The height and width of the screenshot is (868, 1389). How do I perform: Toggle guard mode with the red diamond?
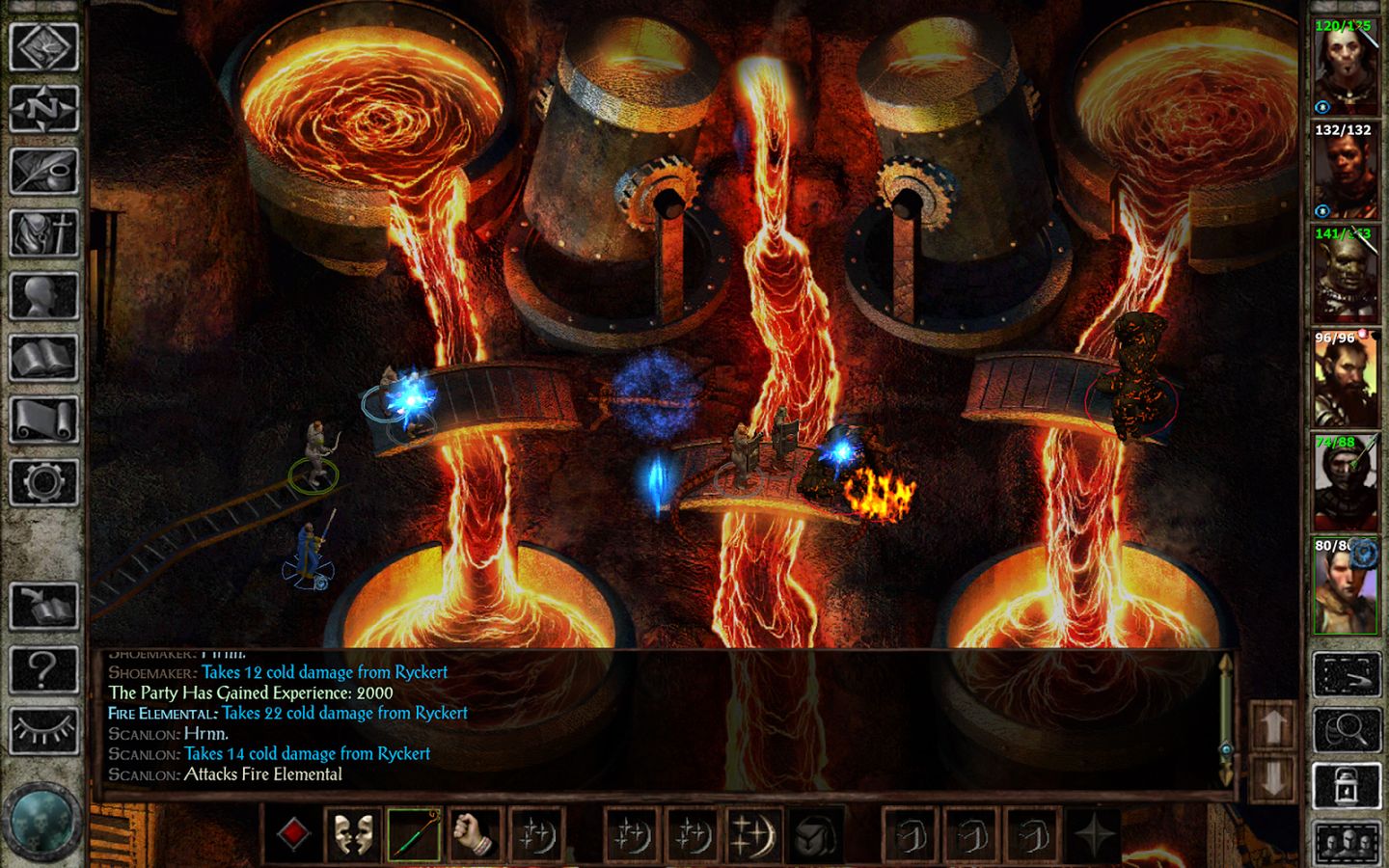click(x=294, y=833)
